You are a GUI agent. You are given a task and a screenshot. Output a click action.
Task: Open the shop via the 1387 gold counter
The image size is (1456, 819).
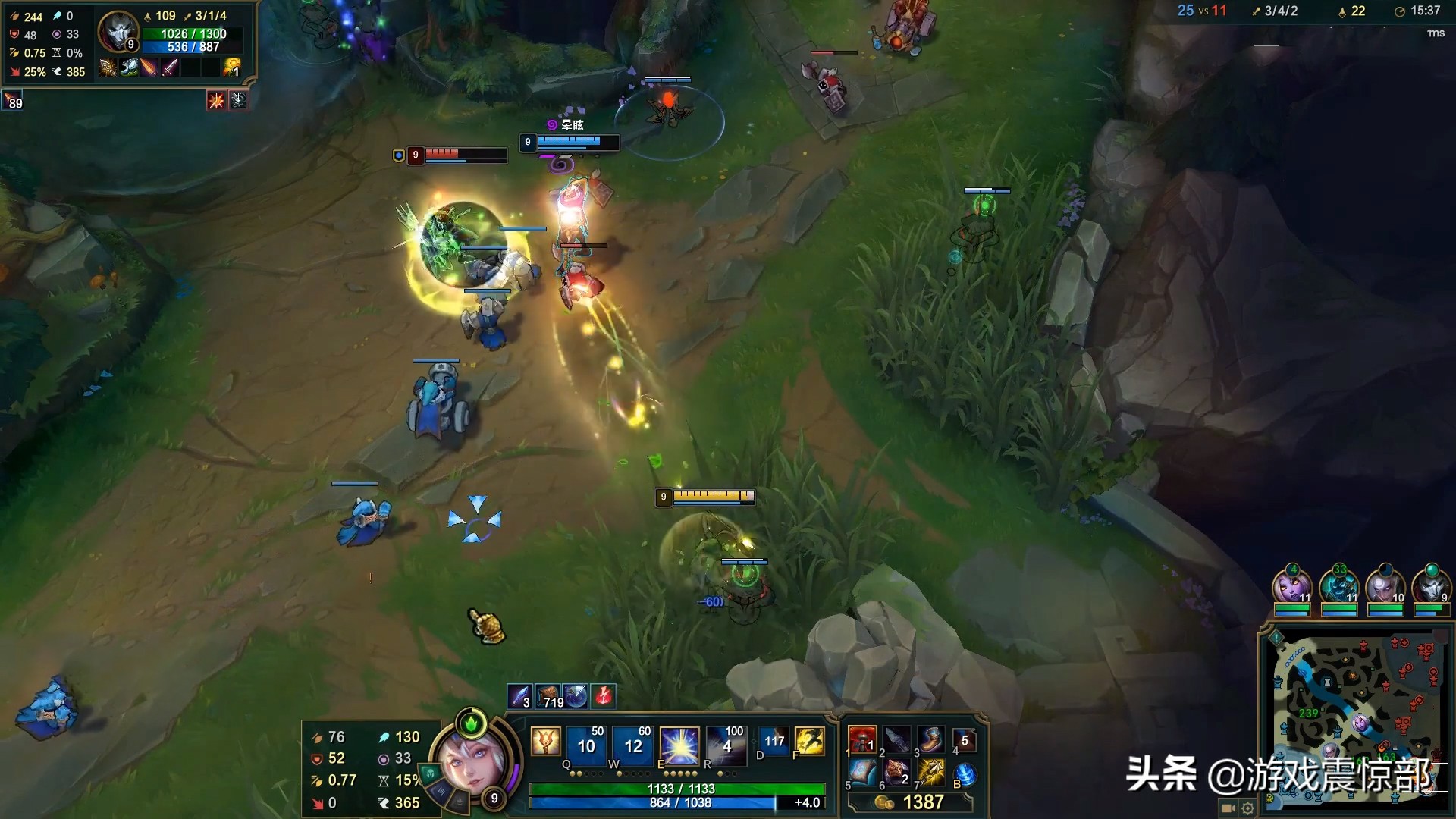pos(910,802)
